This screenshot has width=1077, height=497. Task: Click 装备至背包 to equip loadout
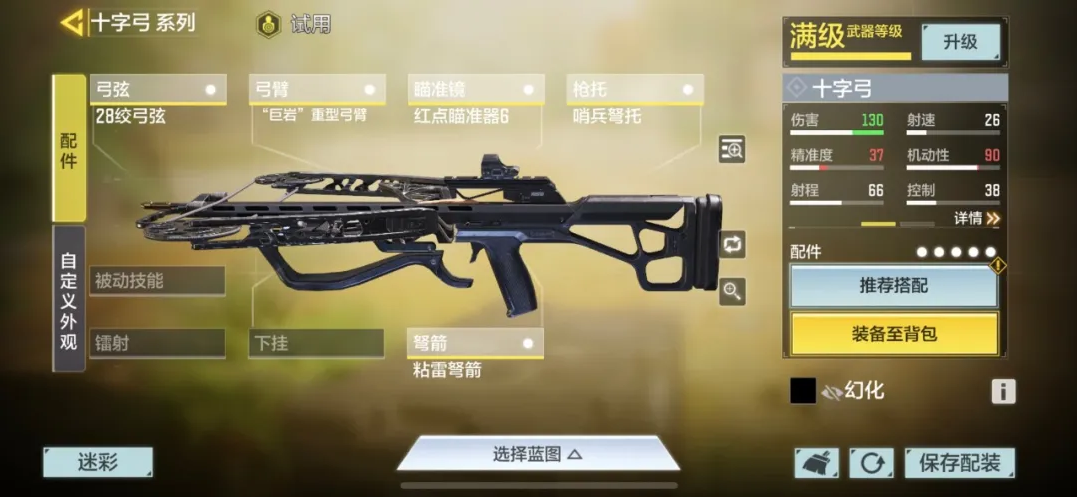coord(893,334)
